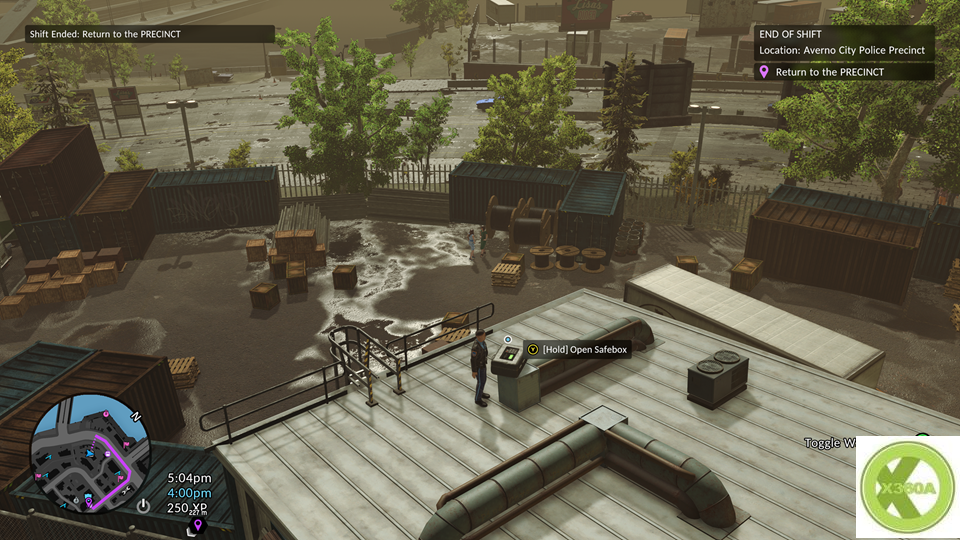
Task: Click the Shift Ended notification banner
Action: point(150,34)
